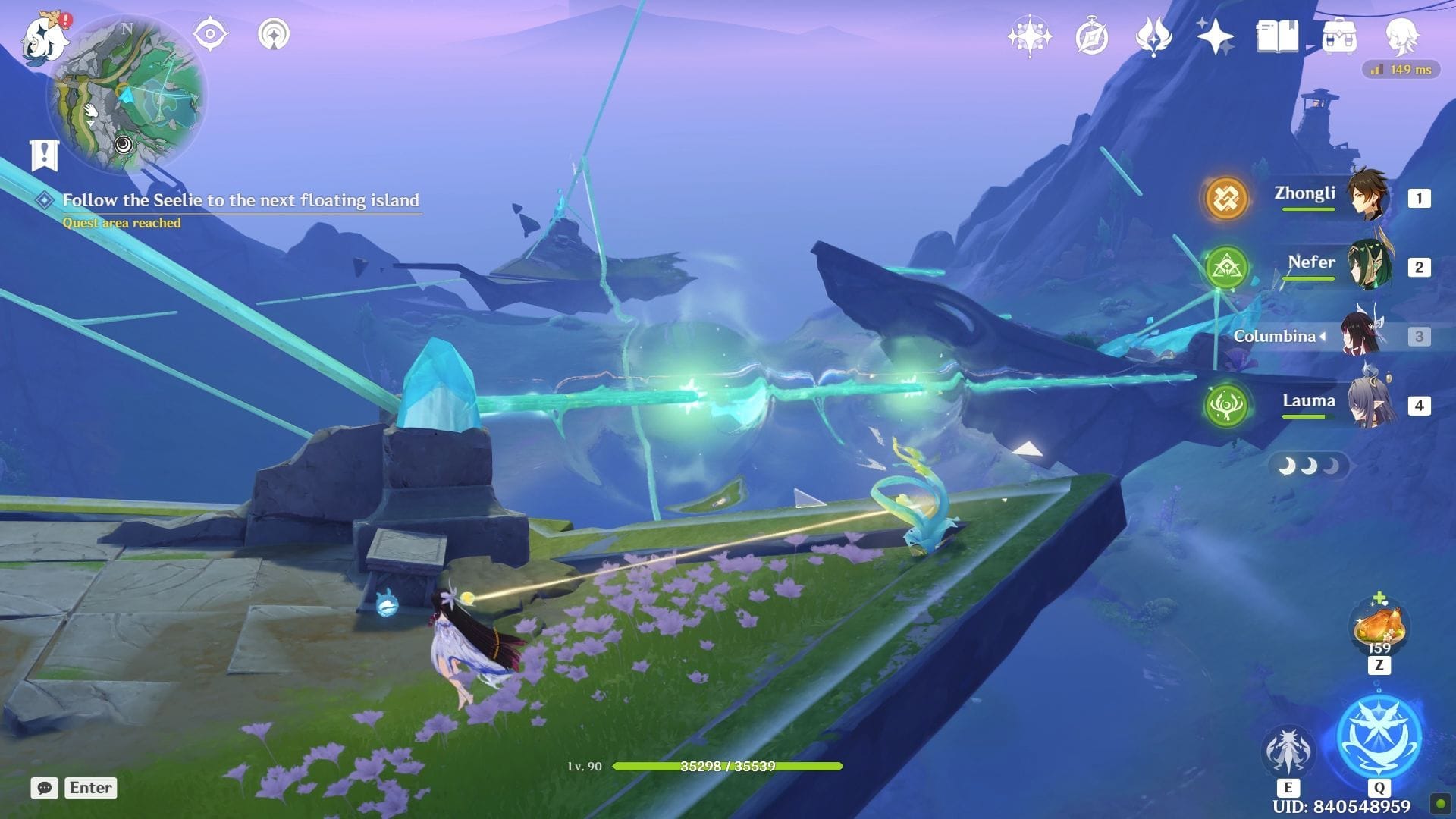Screen dimensions: 1456x819
Task: Click the signal-wave icon near the minimap
Action: pyautogui.click(x=273, y=34)
